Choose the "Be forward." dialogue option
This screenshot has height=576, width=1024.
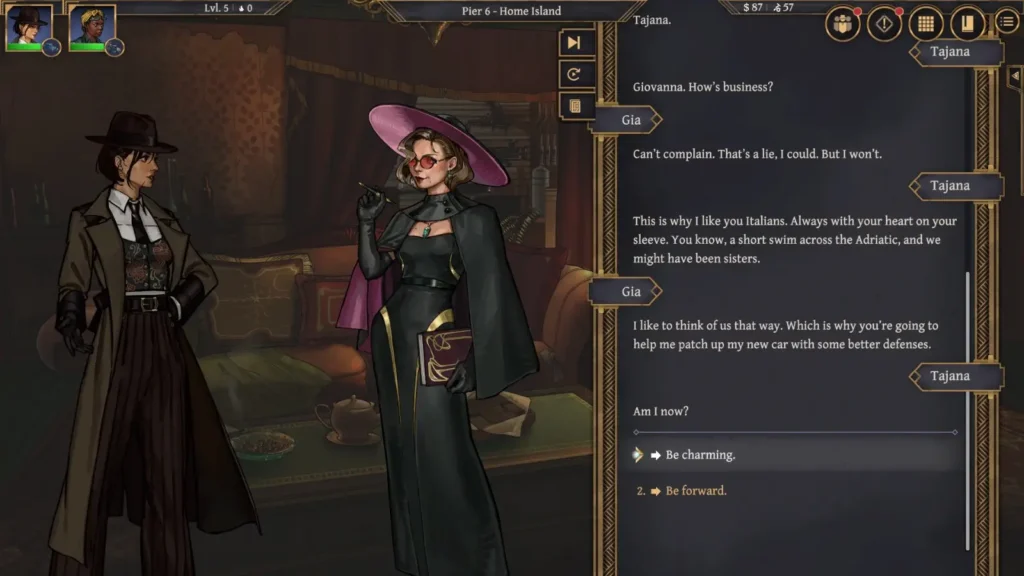click(x=696, y=491)
